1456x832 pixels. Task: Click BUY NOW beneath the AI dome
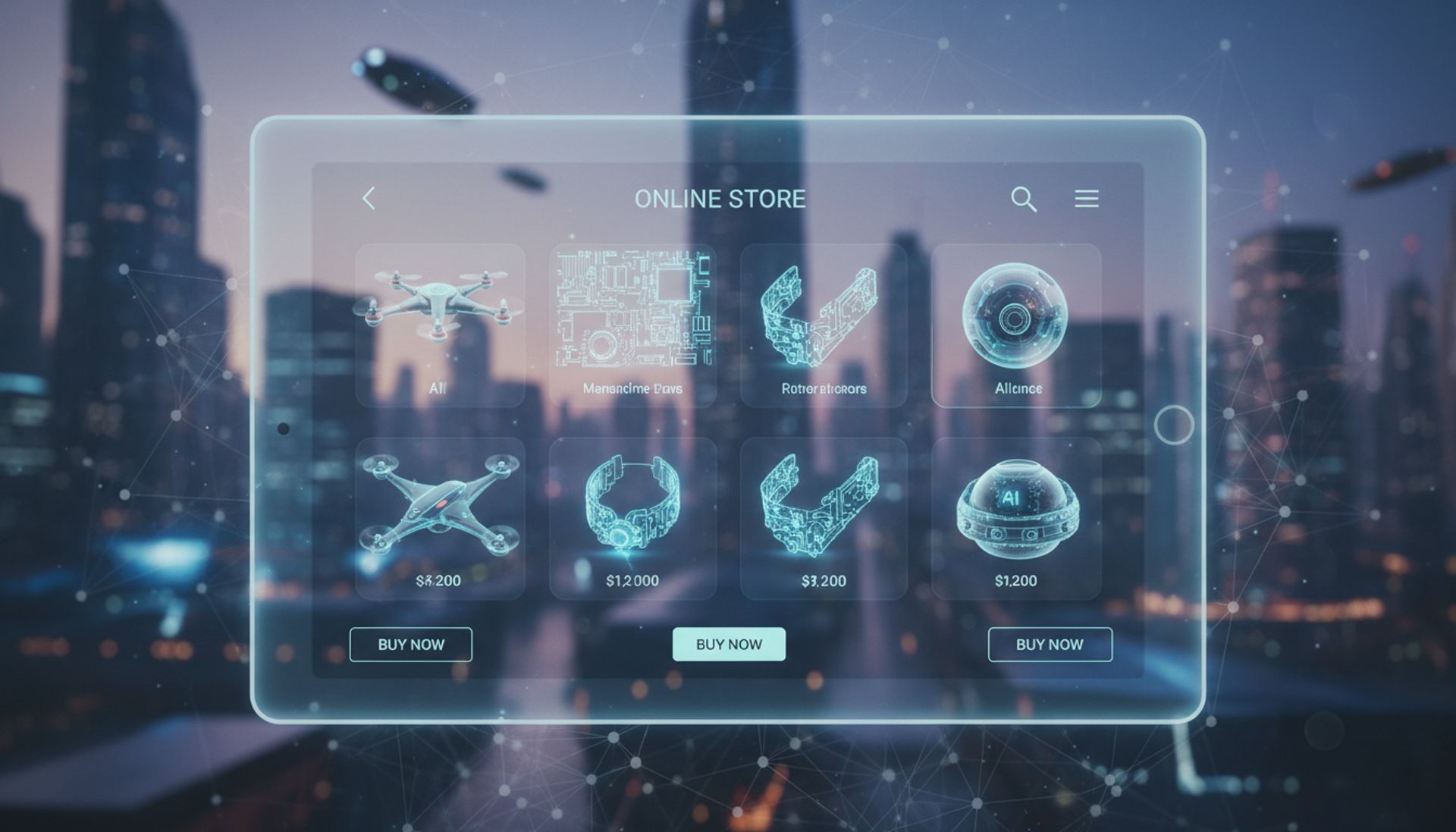[1050, 644]
